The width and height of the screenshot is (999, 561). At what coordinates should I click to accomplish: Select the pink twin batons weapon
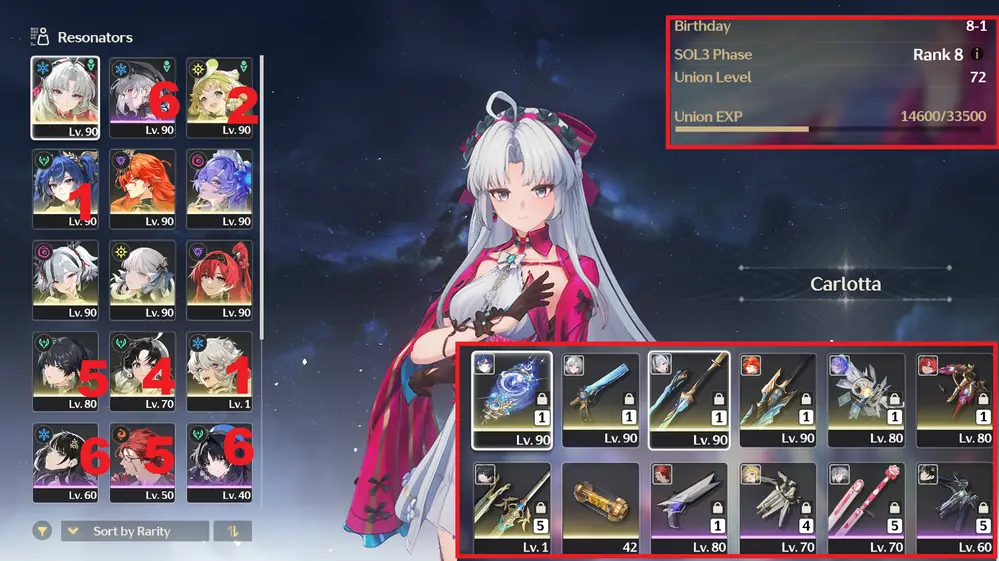point(866,509)
